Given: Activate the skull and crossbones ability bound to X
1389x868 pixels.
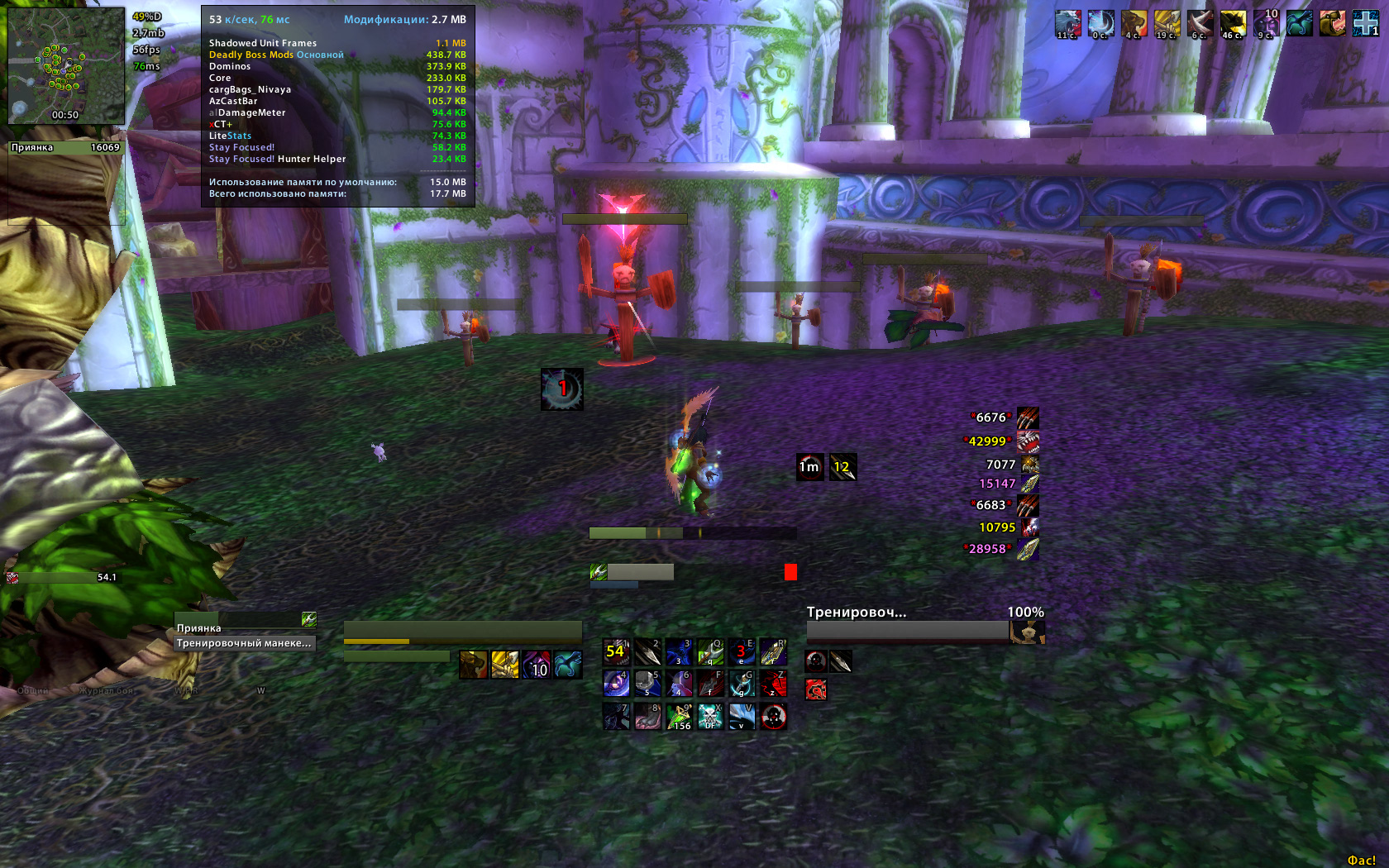Looking at the screenshot, I should point(710,716).
